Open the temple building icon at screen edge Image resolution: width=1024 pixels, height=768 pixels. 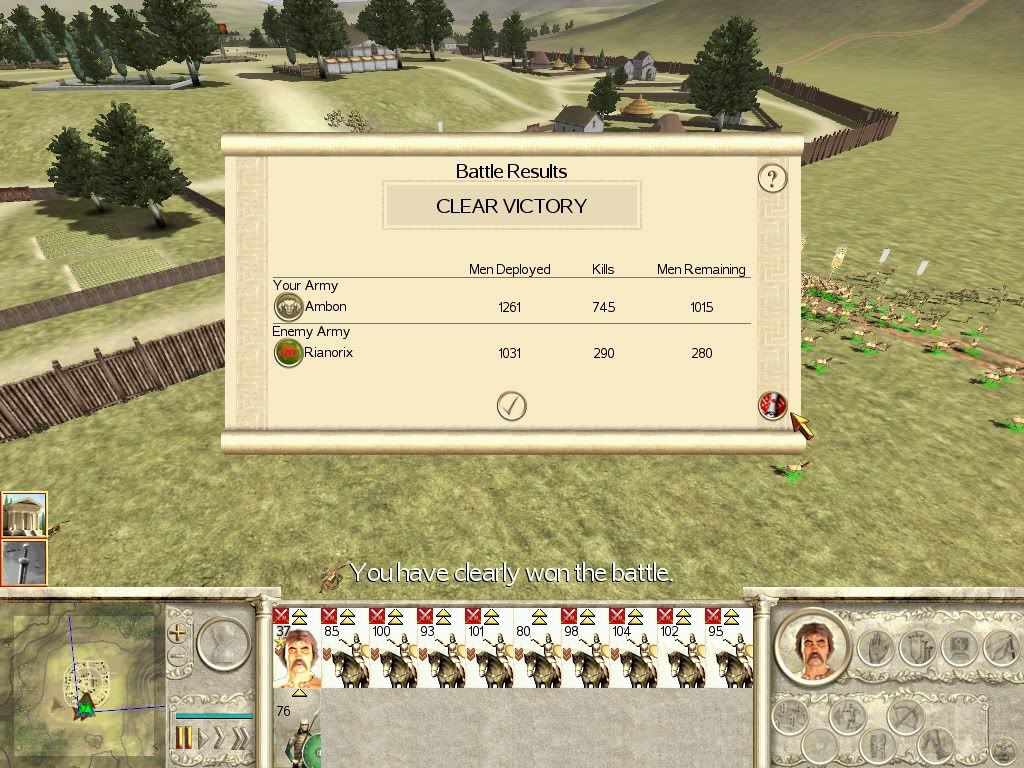24,515
